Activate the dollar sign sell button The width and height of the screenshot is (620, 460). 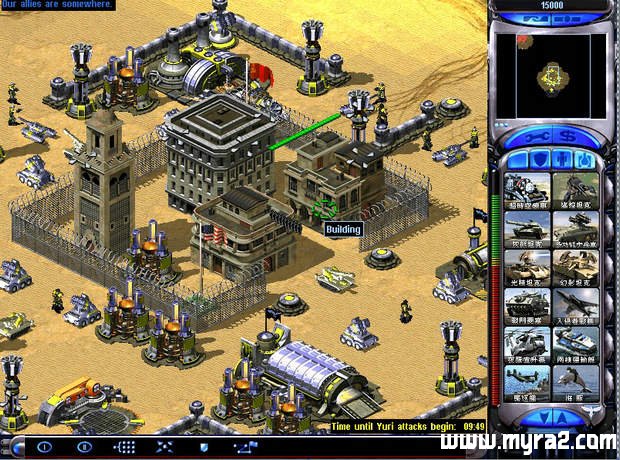pos(568,135)
